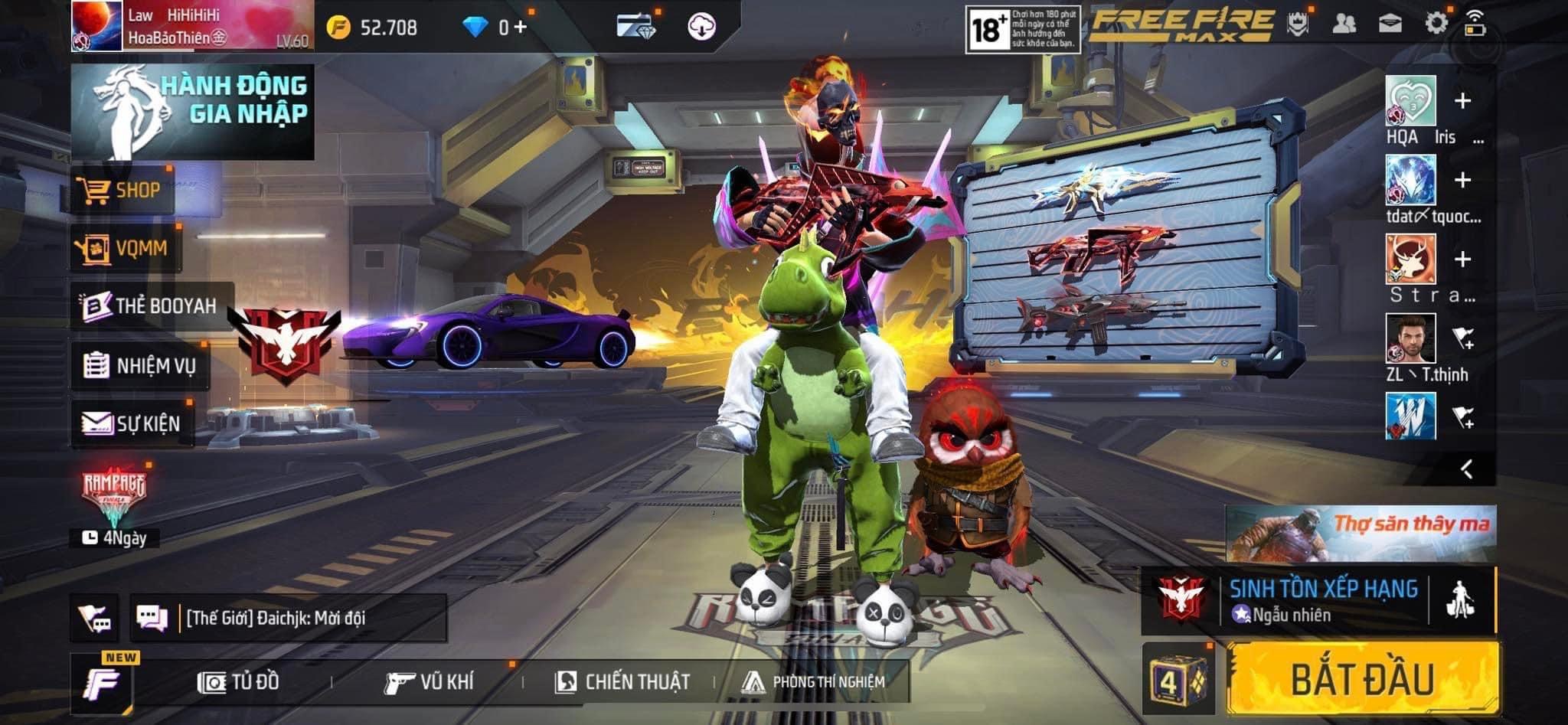This screenshot has width=1568, height=725.
Task: Open the HÀNH ĐỘNG GIA NHẬP banner
Action: [x=193, y=112]
